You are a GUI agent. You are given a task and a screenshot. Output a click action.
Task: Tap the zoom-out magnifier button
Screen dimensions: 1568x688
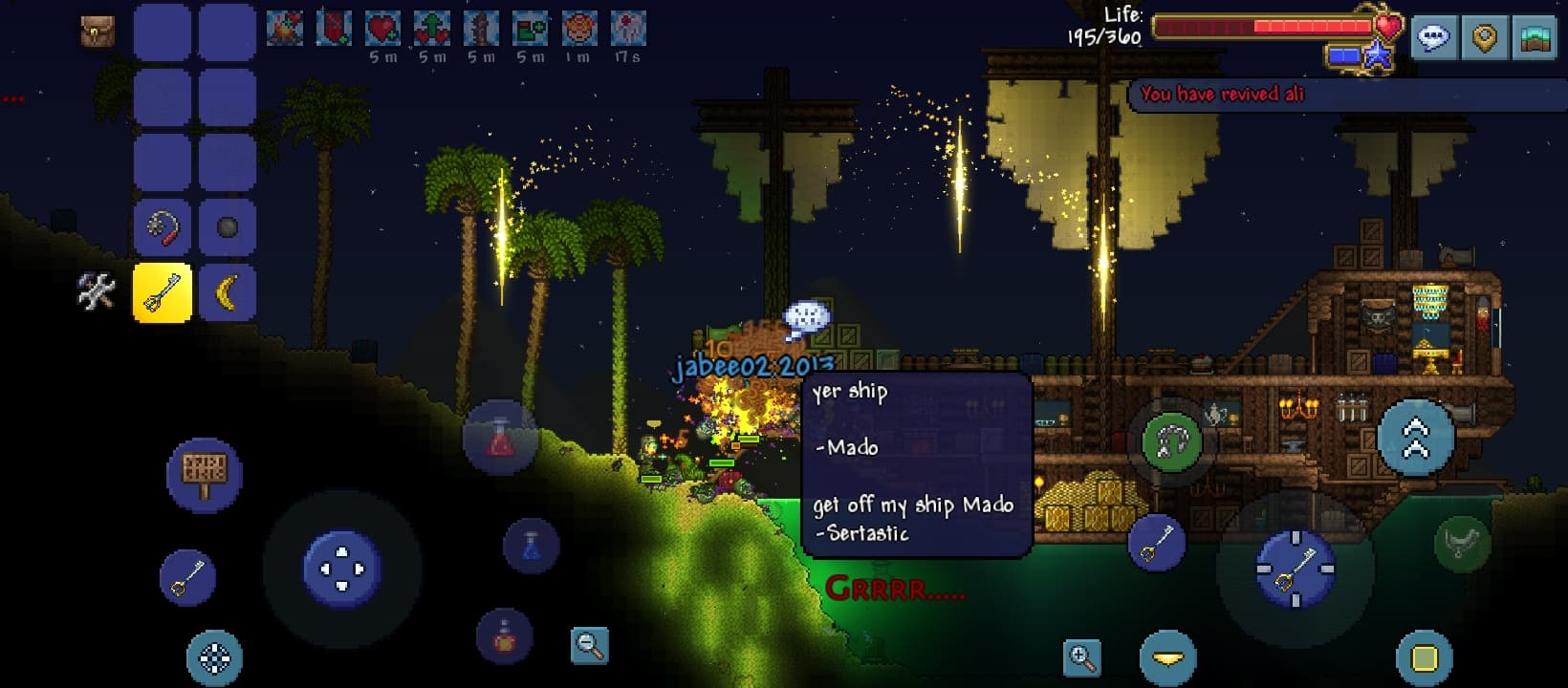coord(589,646)
